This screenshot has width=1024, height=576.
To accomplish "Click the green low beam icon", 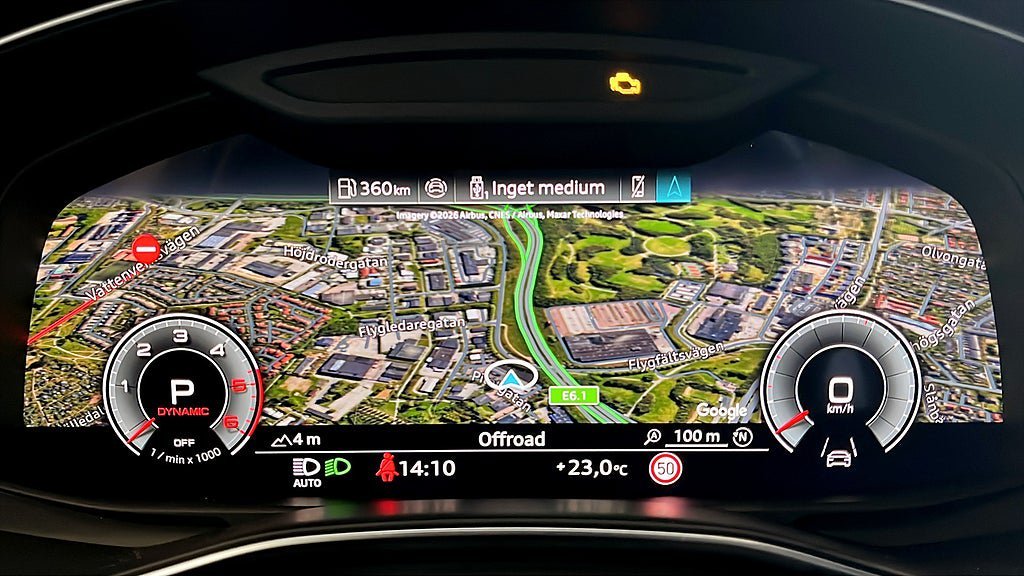I will point(337,466).
